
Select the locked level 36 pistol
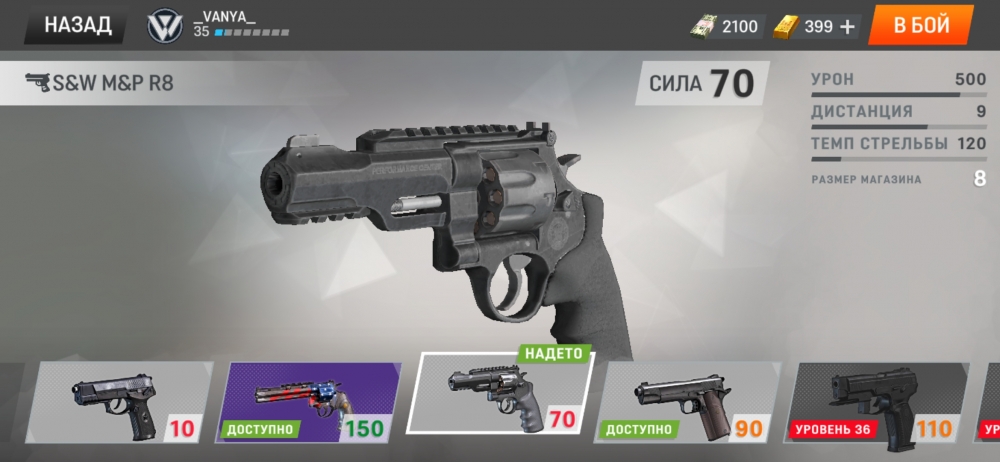click(878, 402)
